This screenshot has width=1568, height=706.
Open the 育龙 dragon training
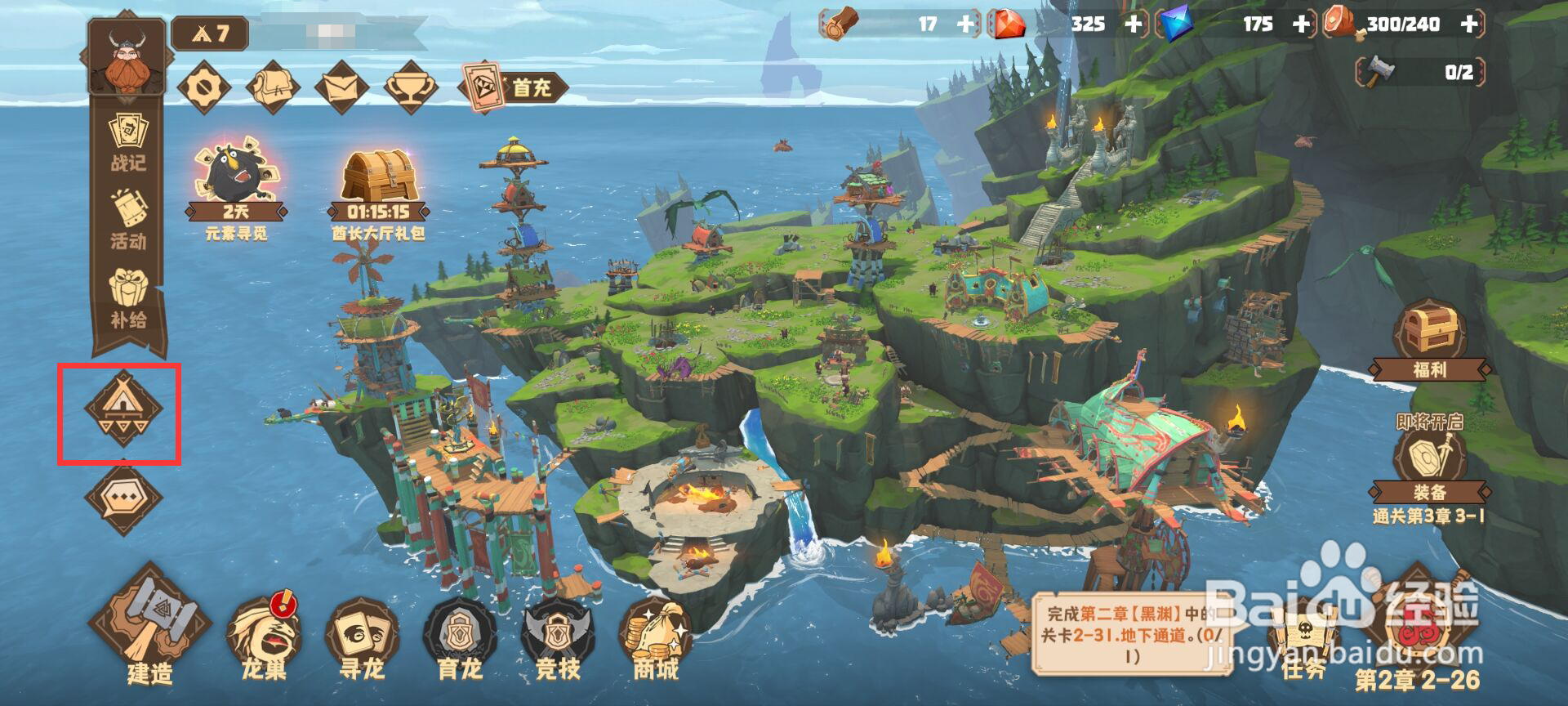tap(460, 639)
